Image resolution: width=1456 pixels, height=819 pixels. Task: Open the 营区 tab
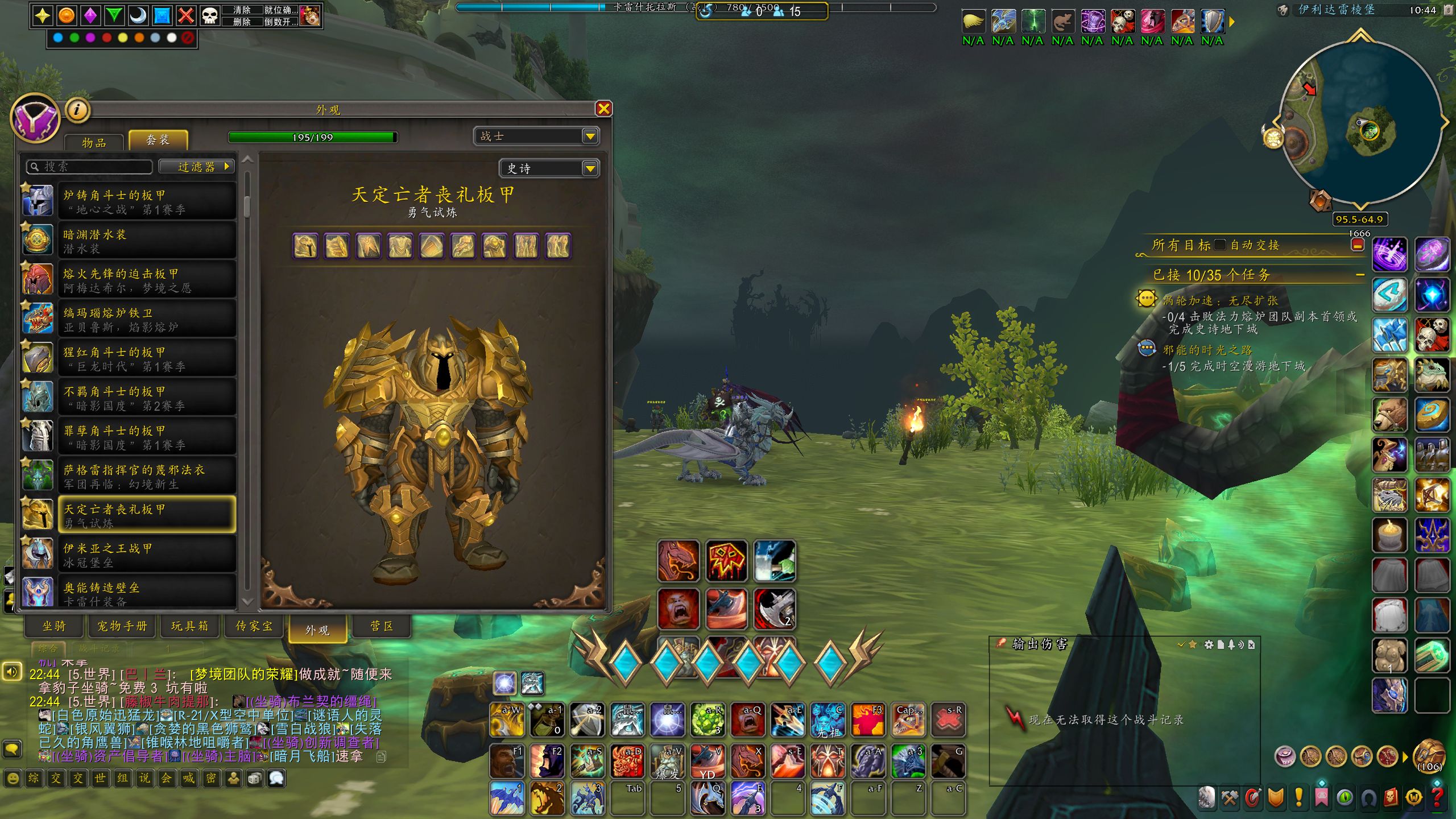coord(382,626)
